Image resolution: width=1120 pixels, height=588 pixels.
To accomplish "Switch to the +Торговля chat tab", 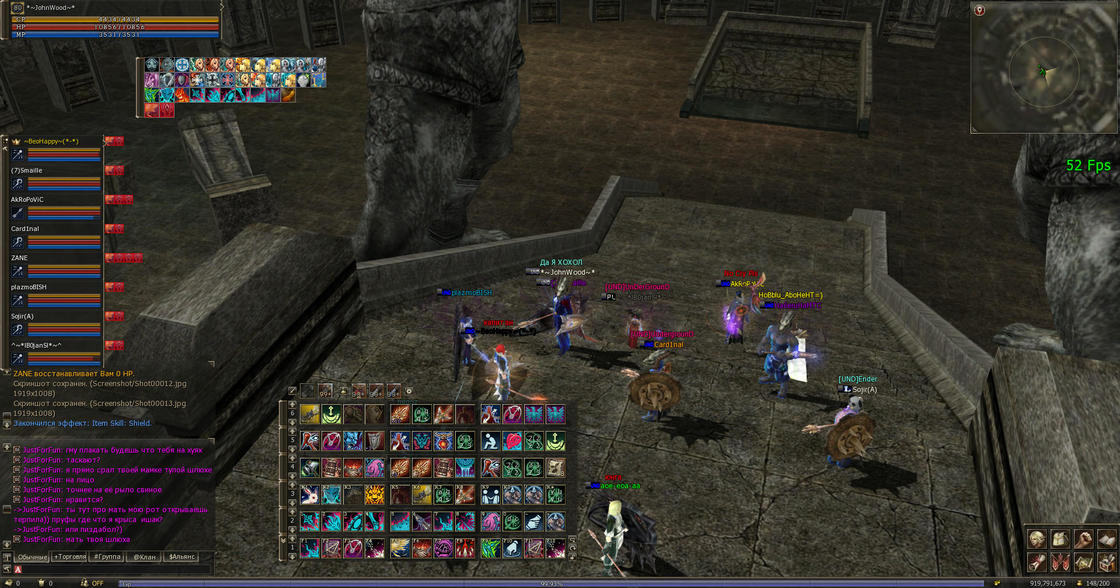I will [x=70, y=556].
